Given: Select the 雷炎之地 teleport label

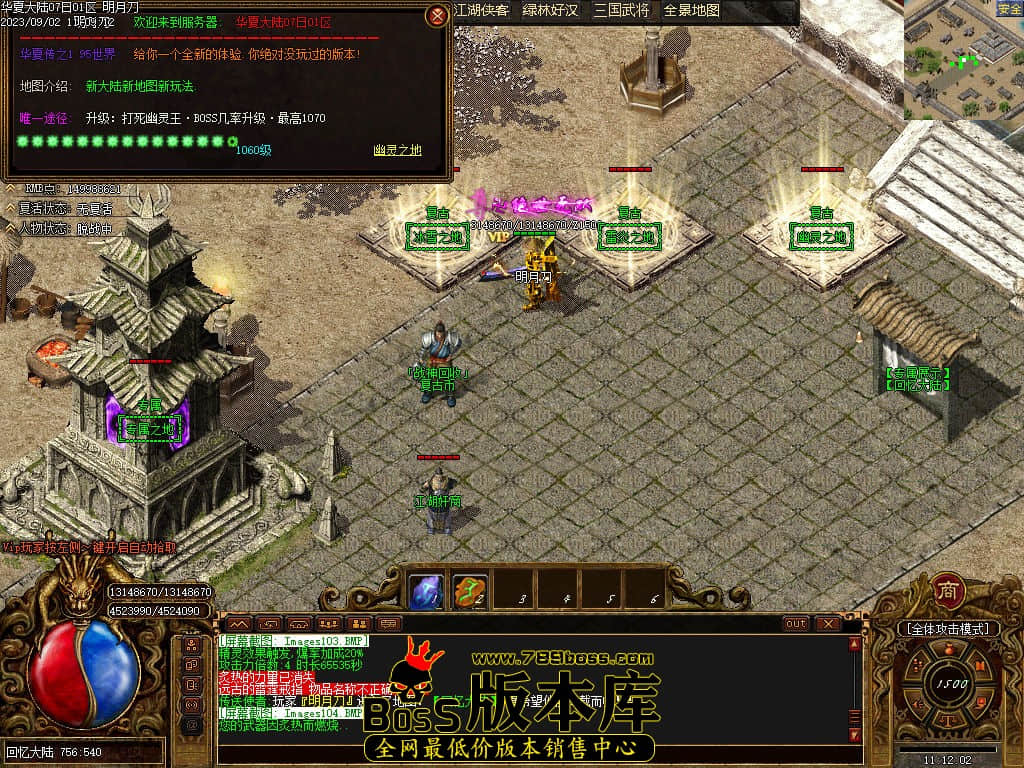Looking at the screenshot, I should pyautogui.click(x=630, y=237).
